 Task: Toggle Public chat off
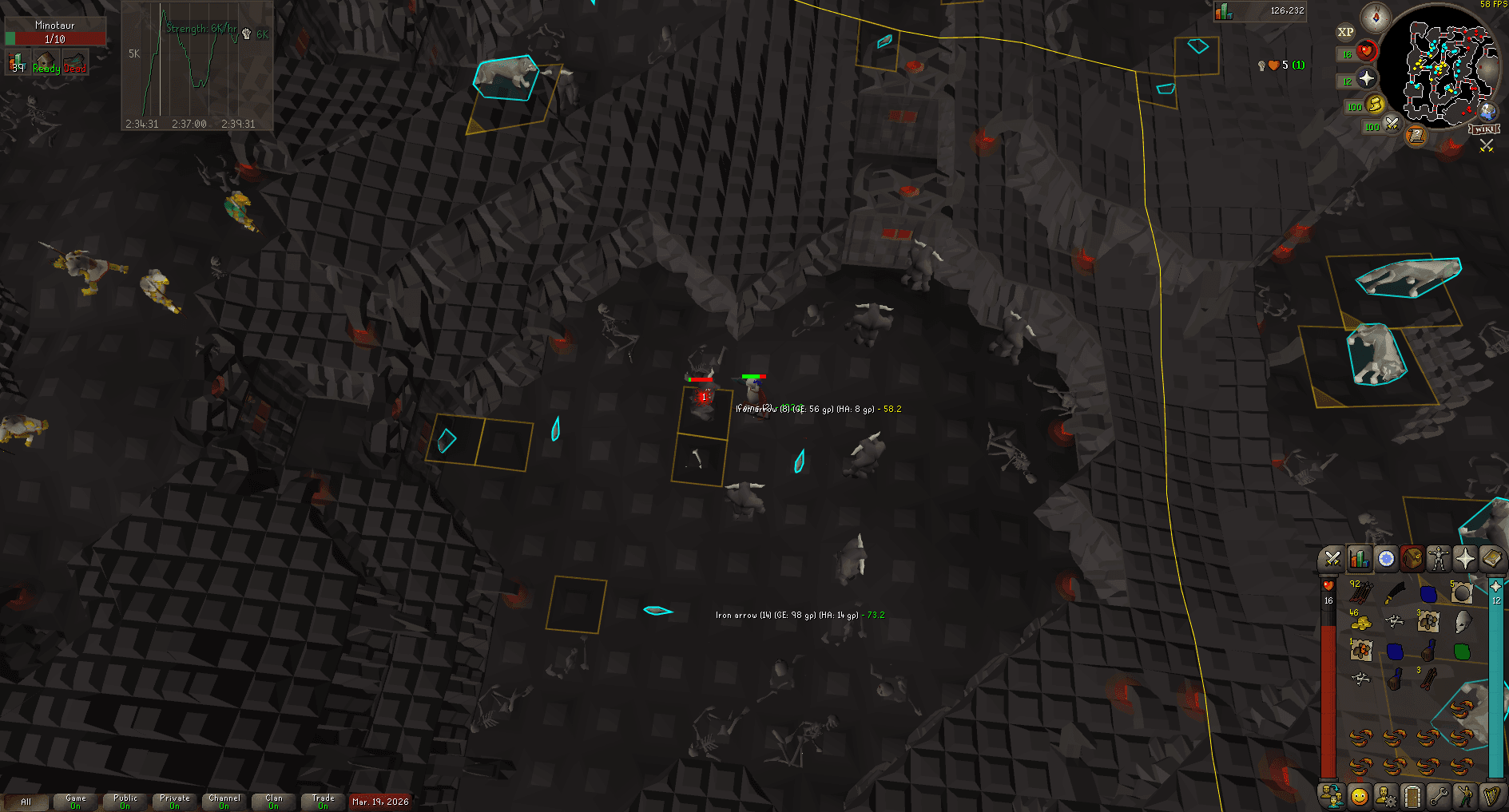(x=125, y=800)
